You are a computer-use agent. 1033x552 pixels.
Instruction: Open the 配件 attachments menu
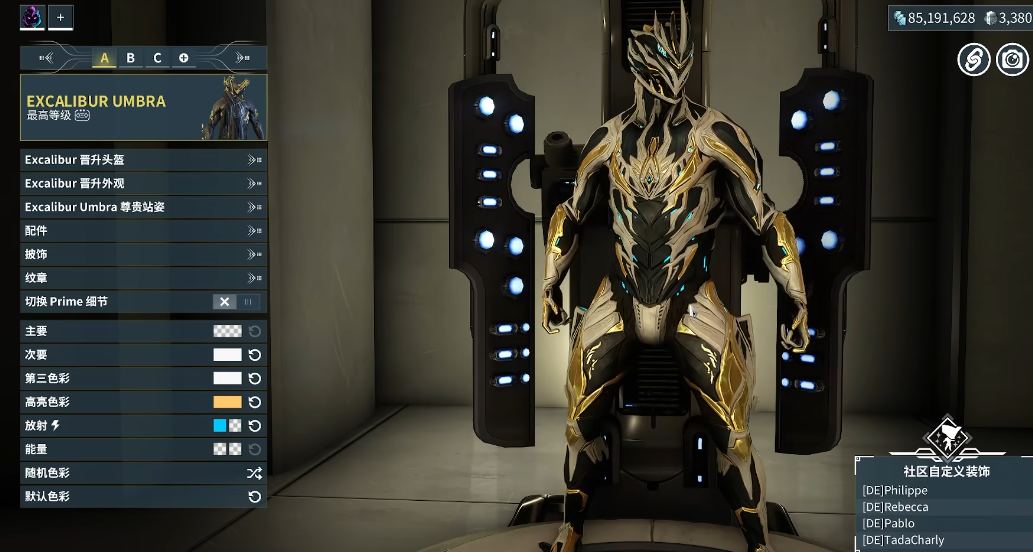point(143,231)
